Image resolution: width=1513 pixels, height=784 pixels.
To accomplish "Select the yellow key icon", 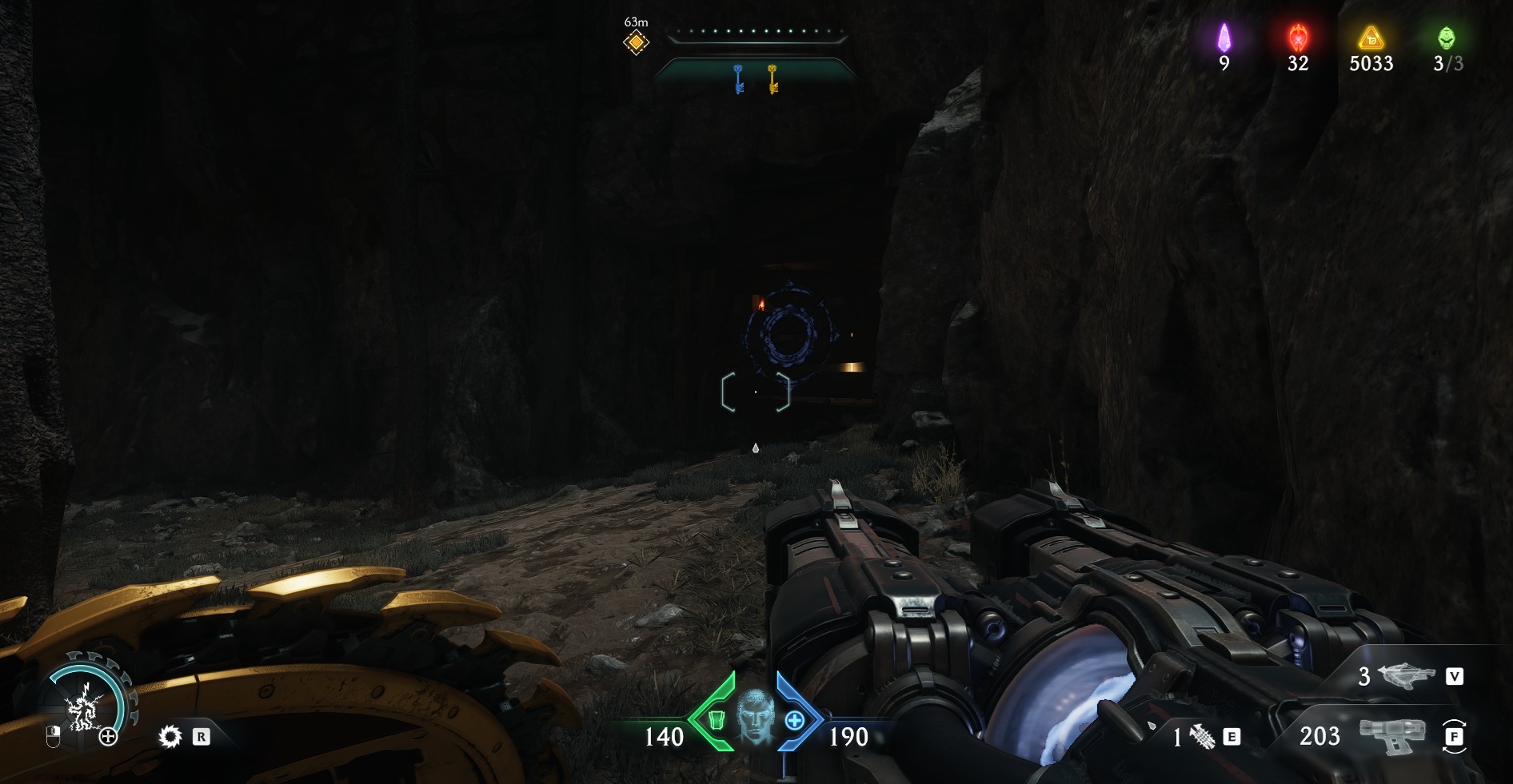I will click(772, 79).
